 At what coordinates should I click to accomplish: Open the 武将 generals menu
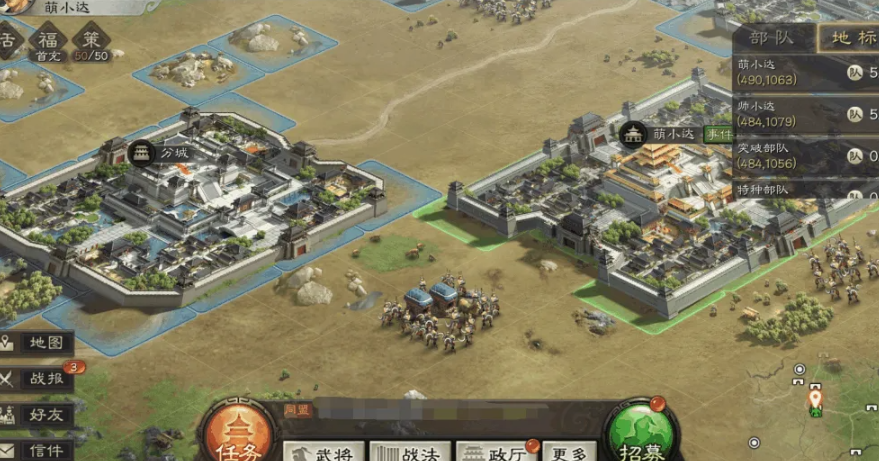(323, 452)
